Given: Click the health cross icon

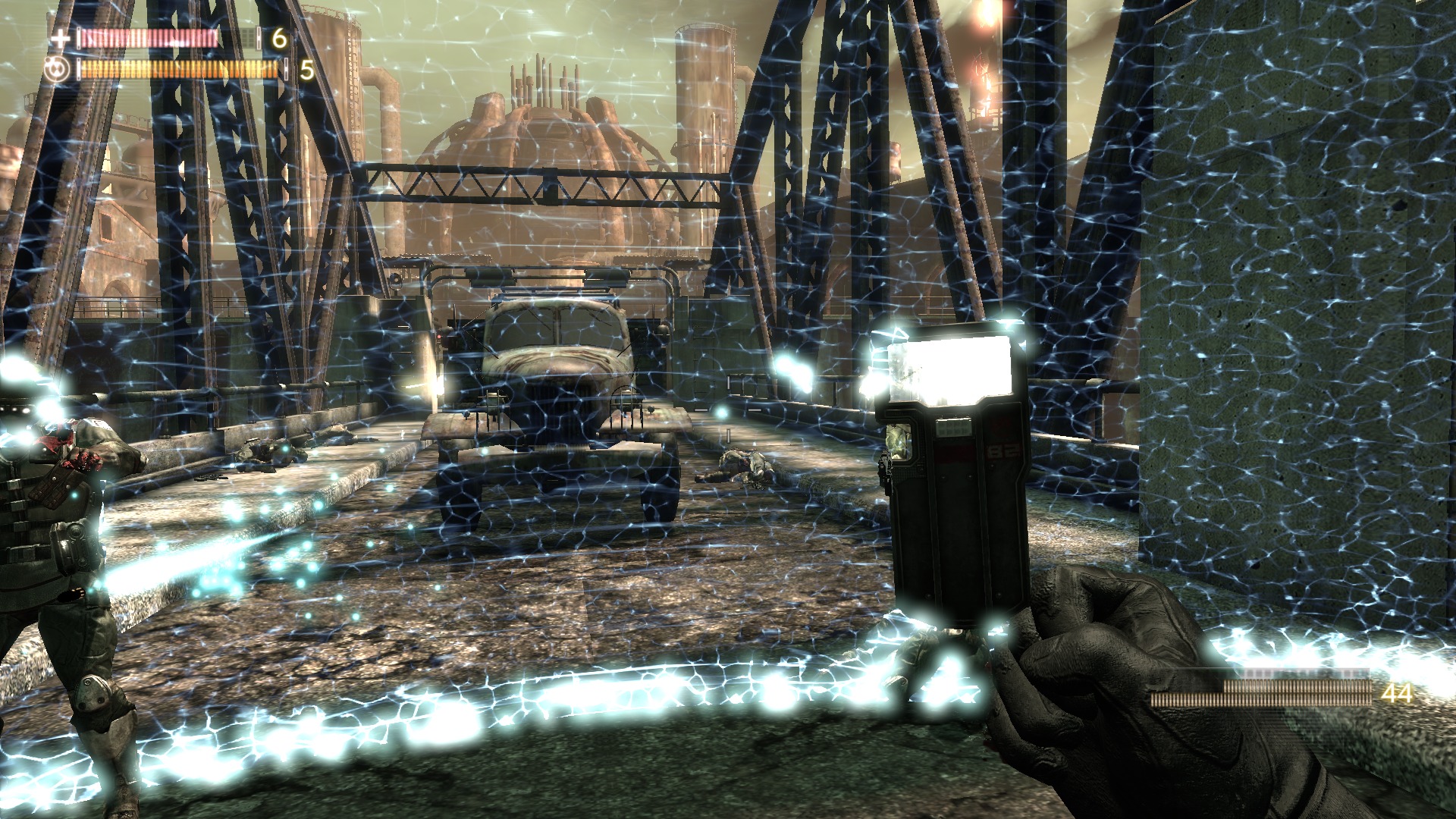Looking at the screenshot, I should point(60,38).
